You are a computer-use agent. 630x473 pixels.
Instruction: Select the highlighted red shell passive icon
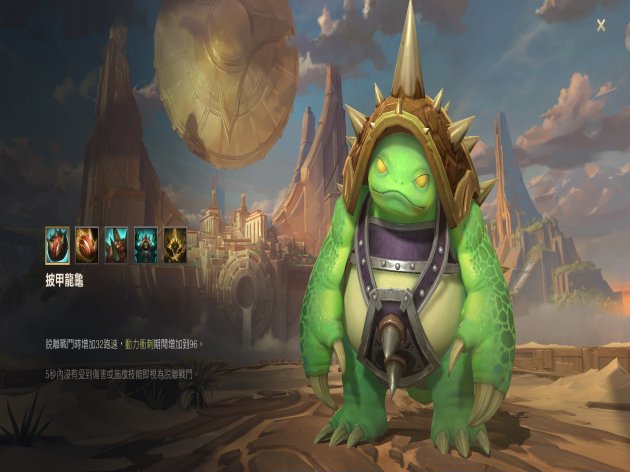tap(56, 243)
